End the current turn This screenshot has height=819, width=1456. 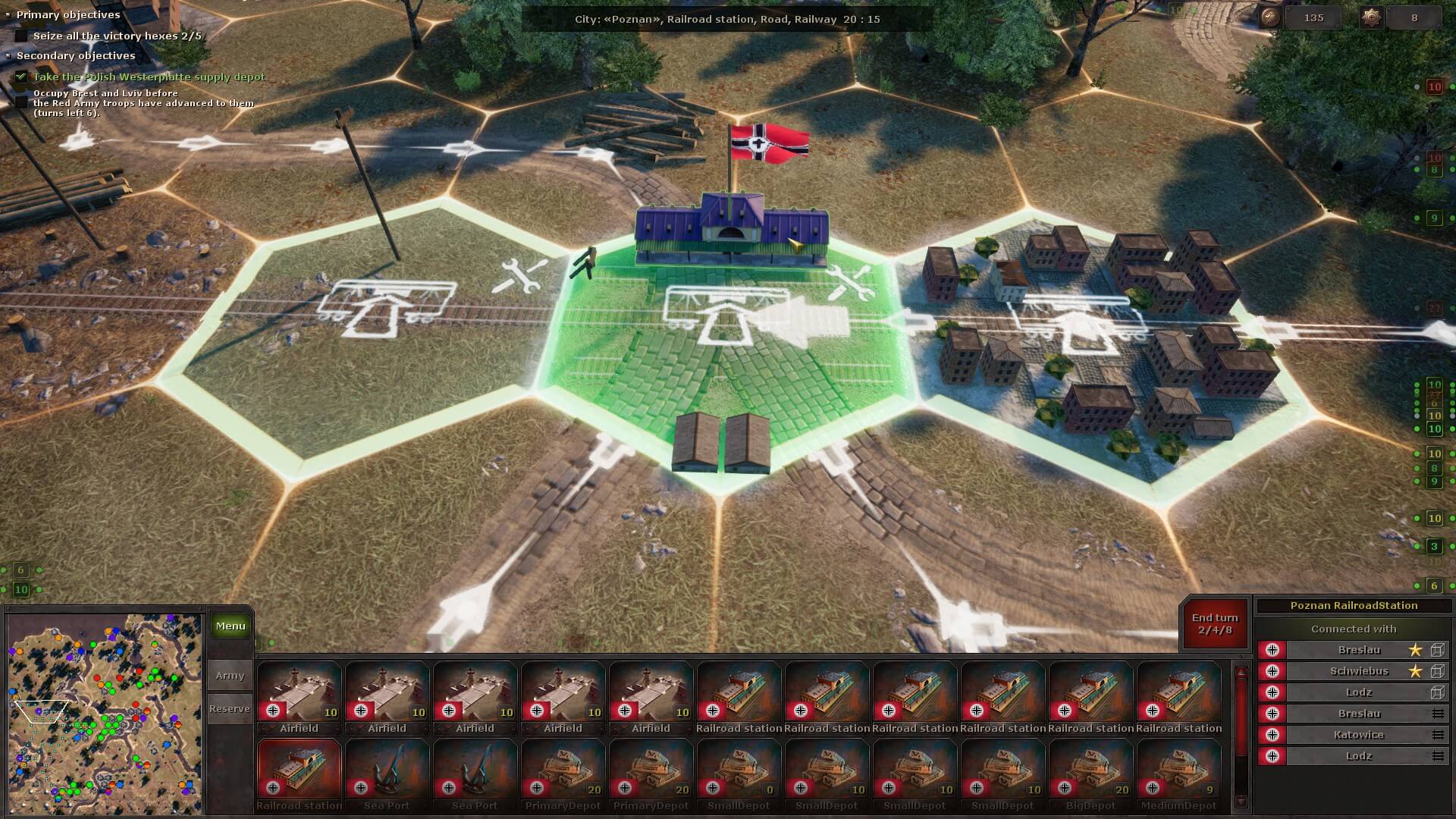(1214, 623)
